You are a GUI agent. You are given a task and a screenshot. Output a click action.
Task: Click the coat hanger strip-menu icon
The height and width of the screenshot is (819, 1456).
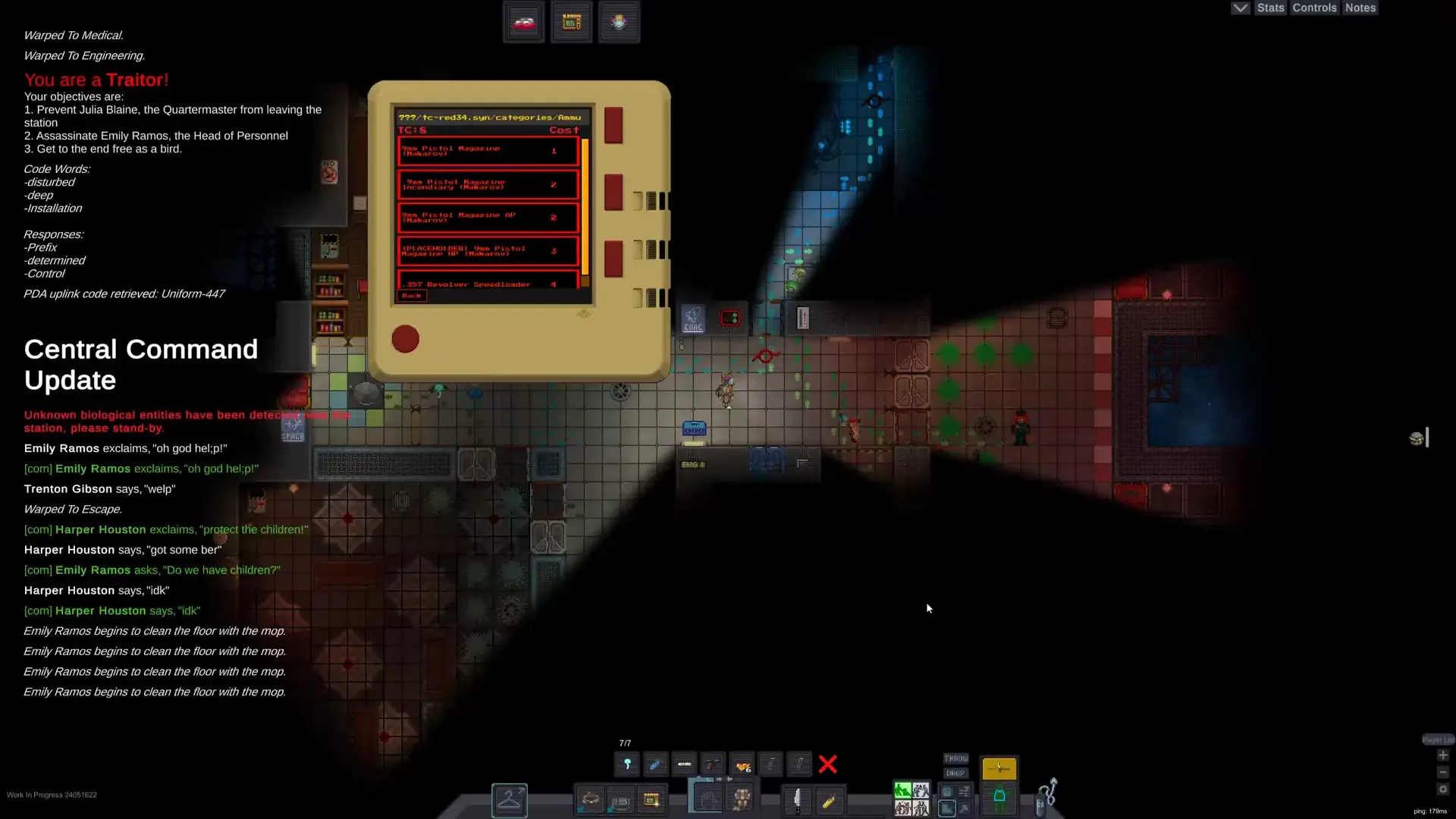510,801
